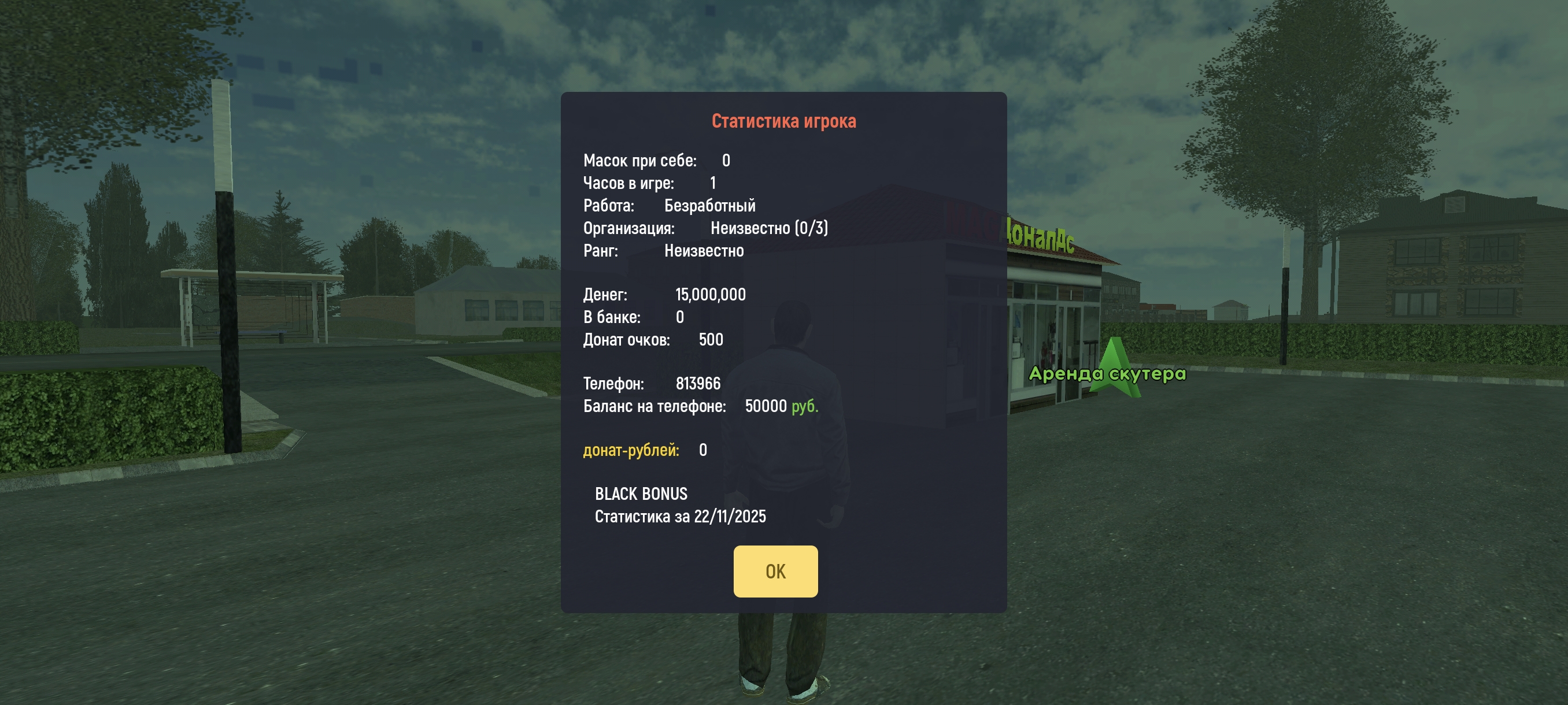Open the BLACK BONUS section
This screenshot has height=705, width=1568.
pyautogui.click(x=641, y=494)
